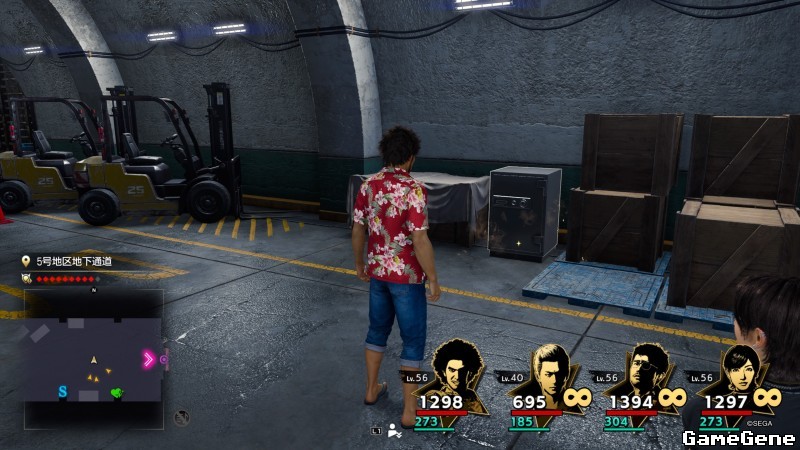Select the green heart marker on minimap

(119, 393)
